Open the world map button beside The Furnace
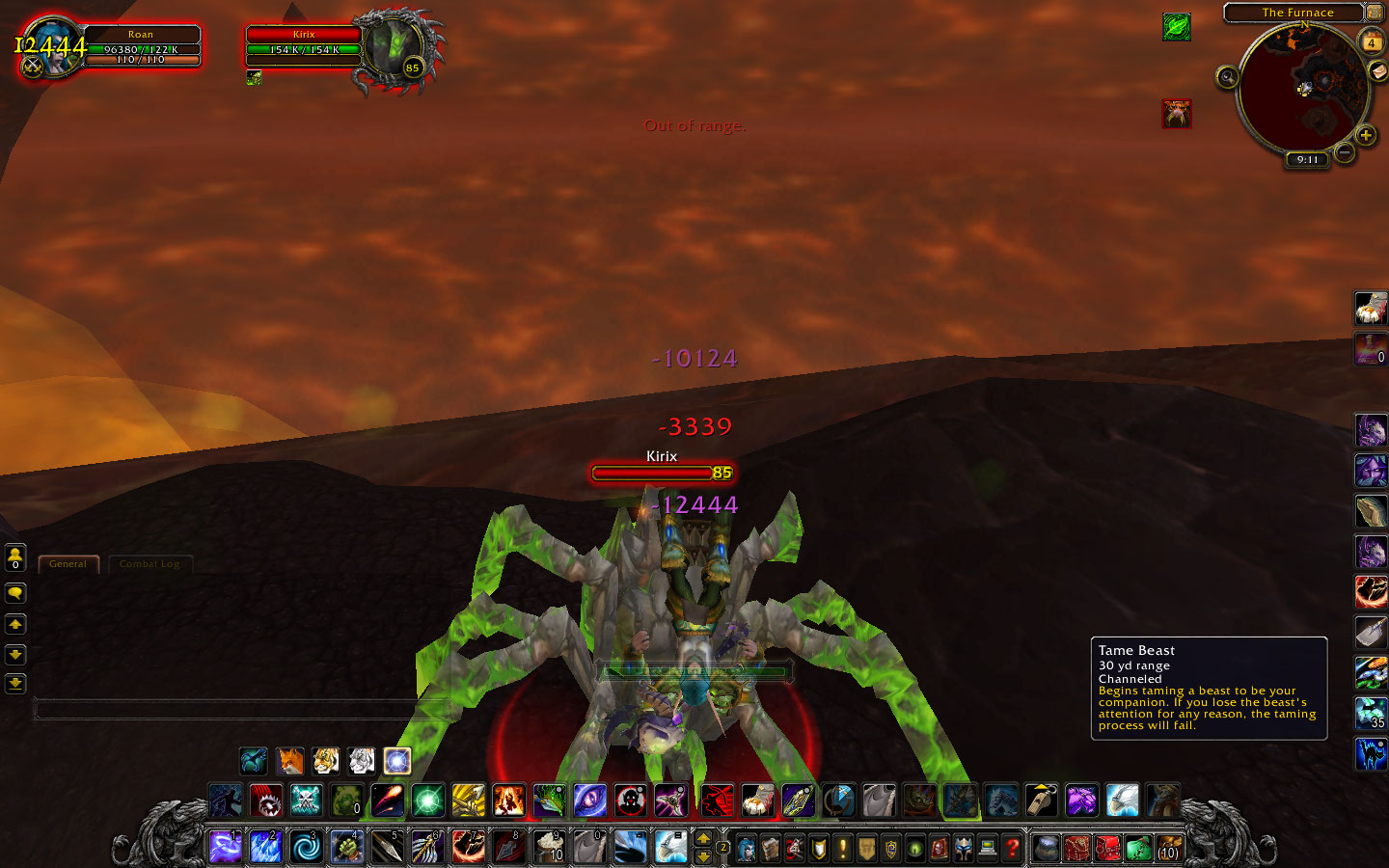The height and width of the screenshot is (868, 1389). (1375, 13)
